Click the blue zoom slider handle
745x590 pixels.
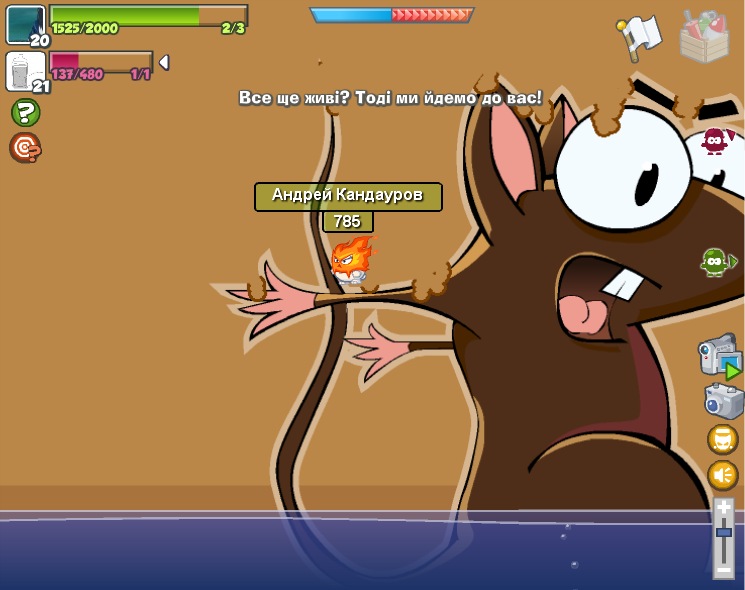coord(724,532)
